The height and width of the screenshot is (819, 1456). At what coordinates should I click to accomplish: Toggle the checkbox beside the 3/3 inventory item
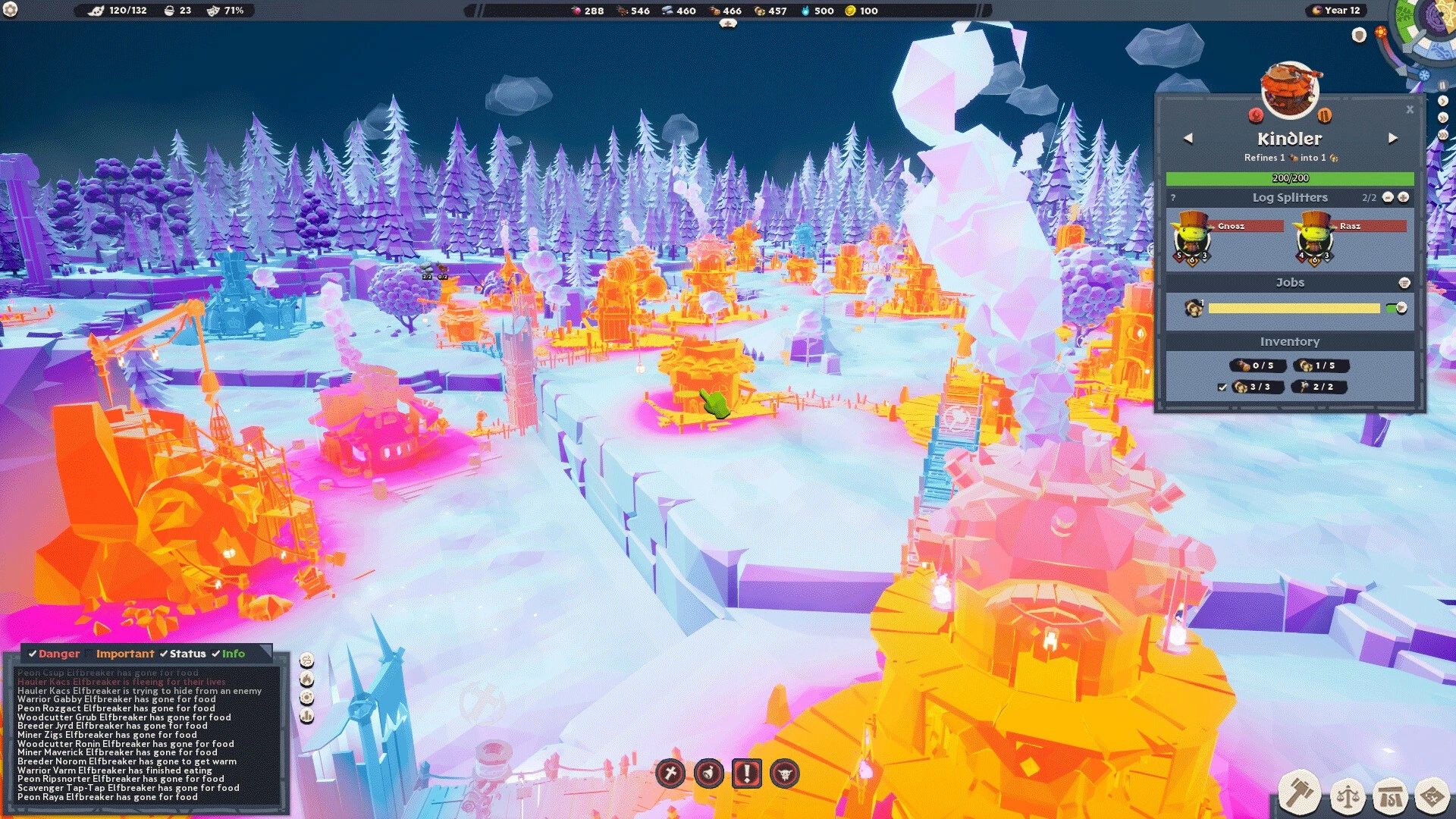tap(1222, 388)
